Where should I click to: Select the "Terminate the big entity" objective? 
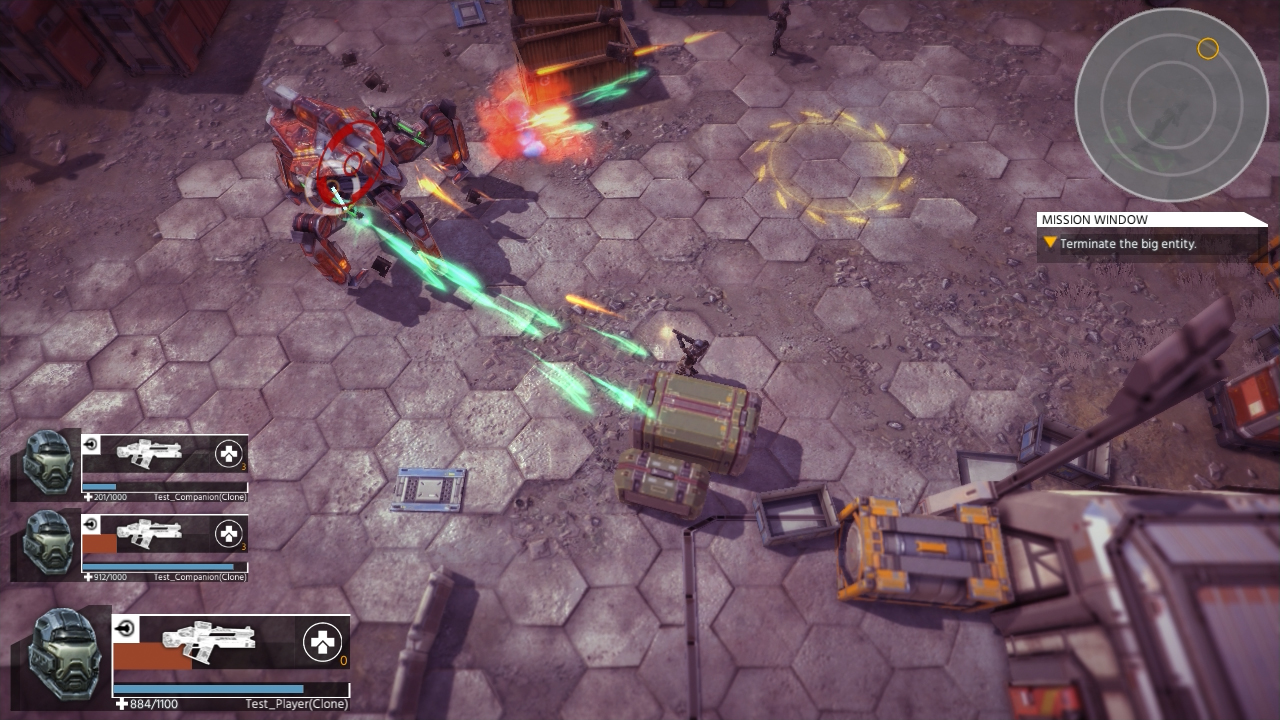click(x=1127, y=244)
